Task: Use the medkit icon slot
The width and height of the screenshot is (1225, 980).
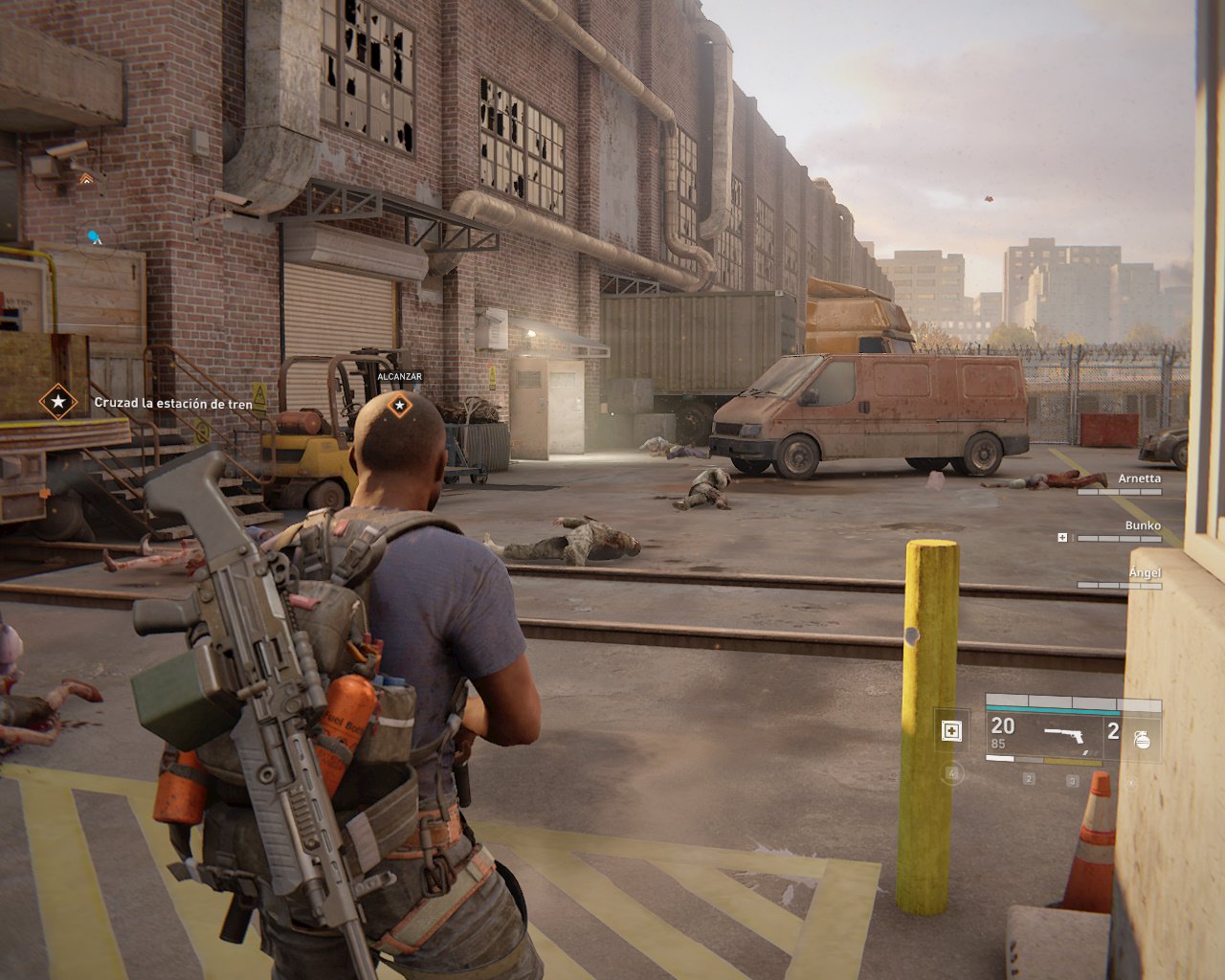Action: tap(951, 731)
